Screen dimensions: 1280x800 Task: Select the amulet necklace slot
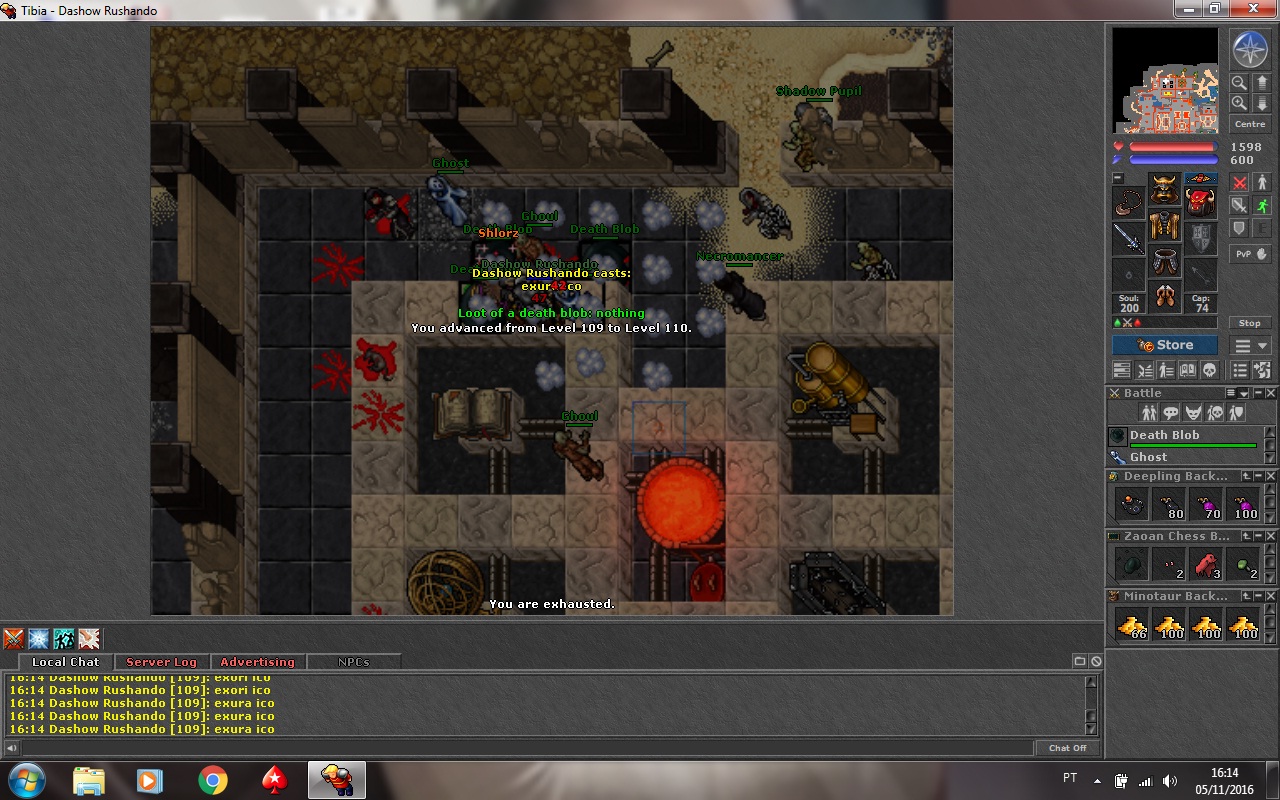pos(1129,203)
